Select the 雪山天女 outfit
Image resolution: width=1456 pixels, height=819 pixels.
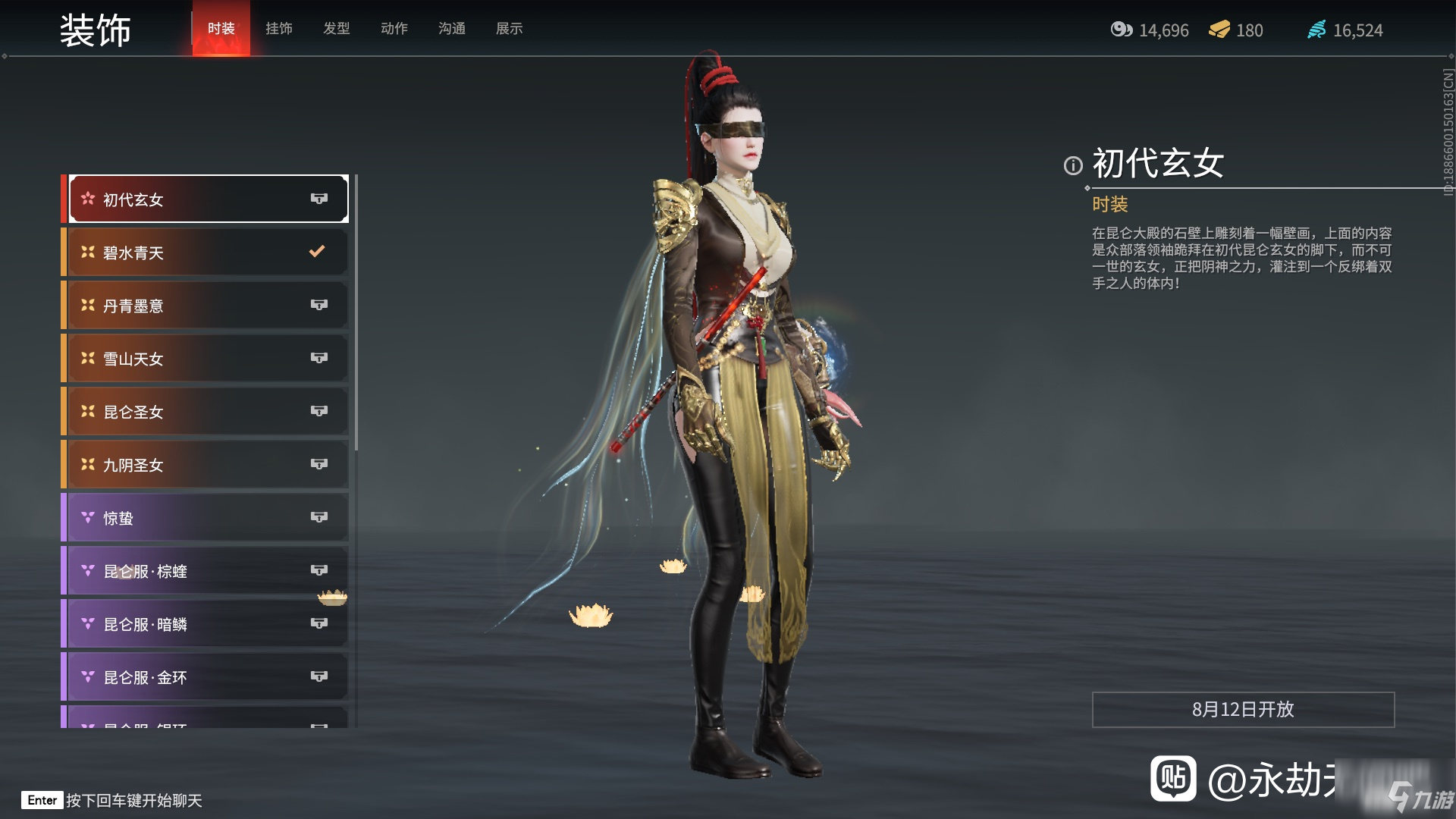pos(207,359)
